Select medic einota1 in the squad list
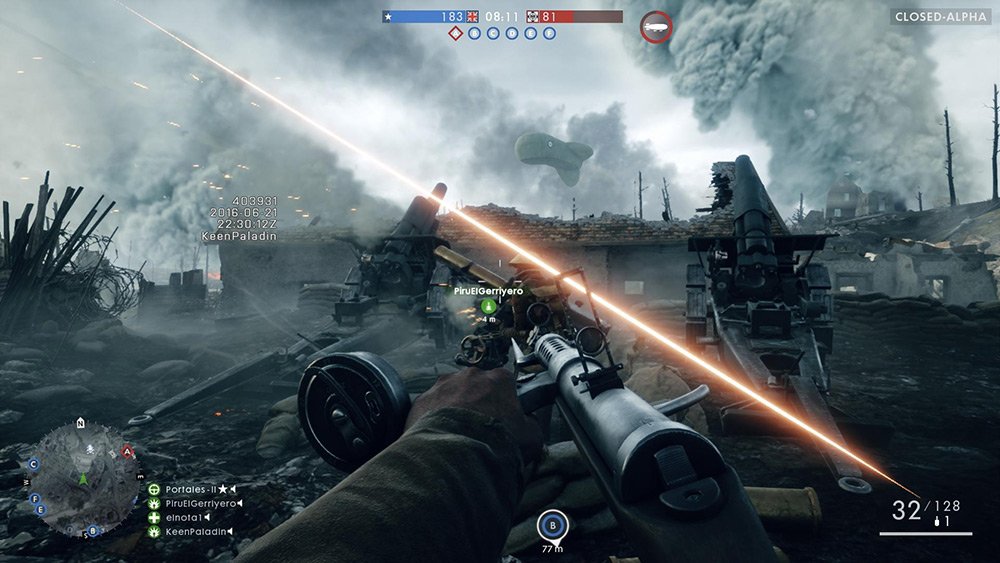 (186, 517)
